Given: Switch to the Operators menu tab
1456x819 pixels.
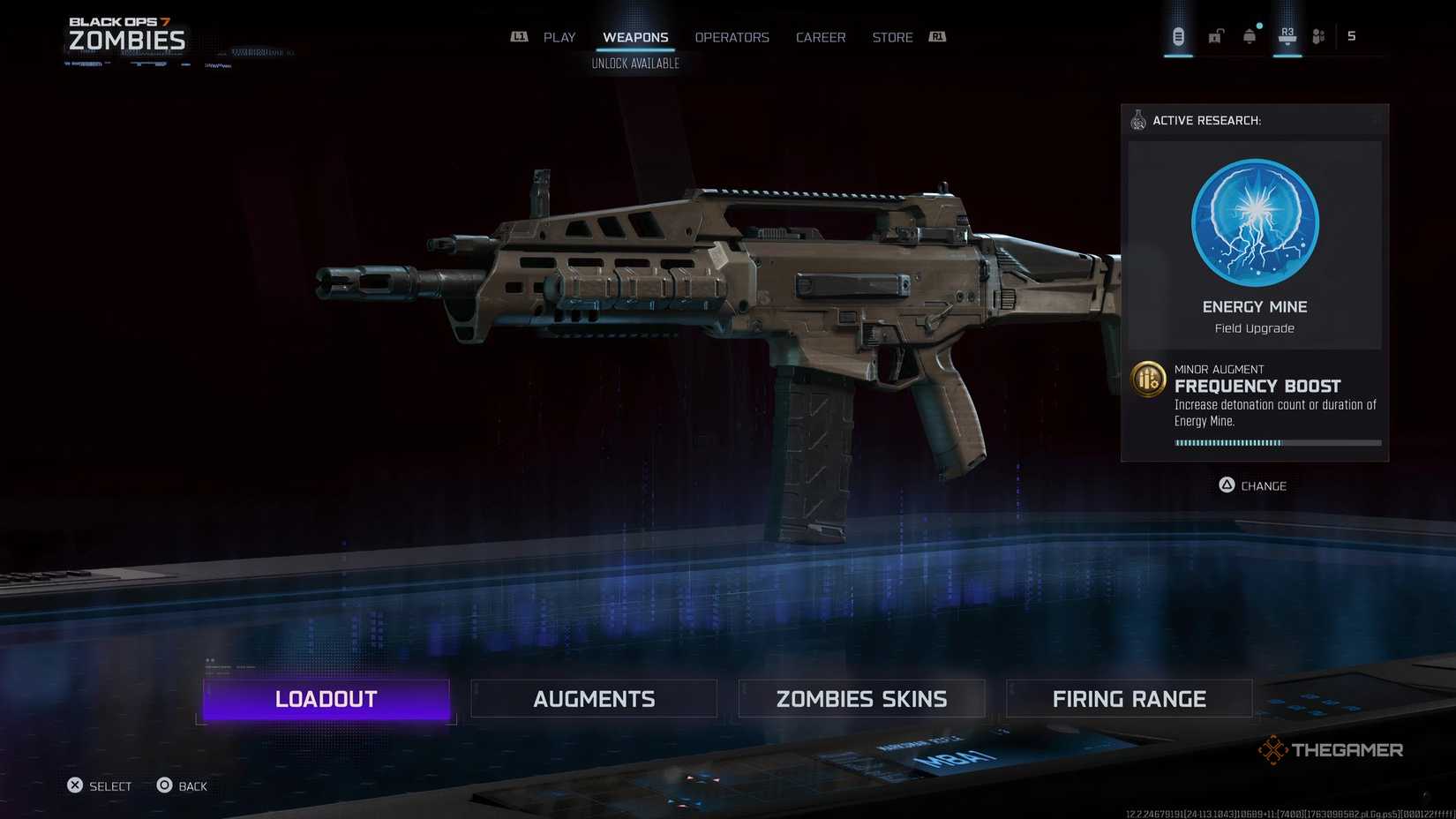Looking at the screenshot, I should point(732,37).
